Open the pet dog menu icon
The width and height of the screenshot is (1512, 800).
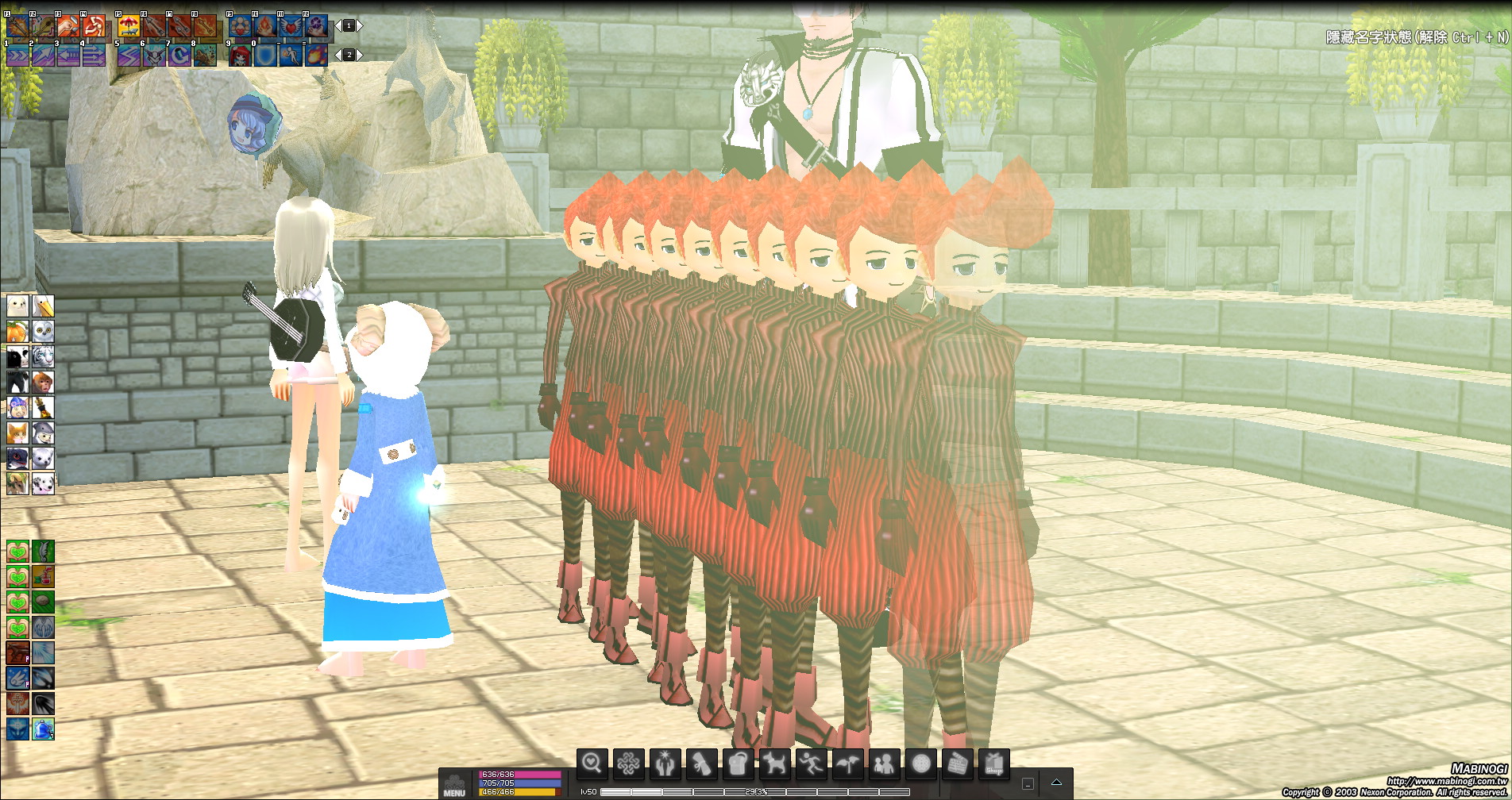775,764
